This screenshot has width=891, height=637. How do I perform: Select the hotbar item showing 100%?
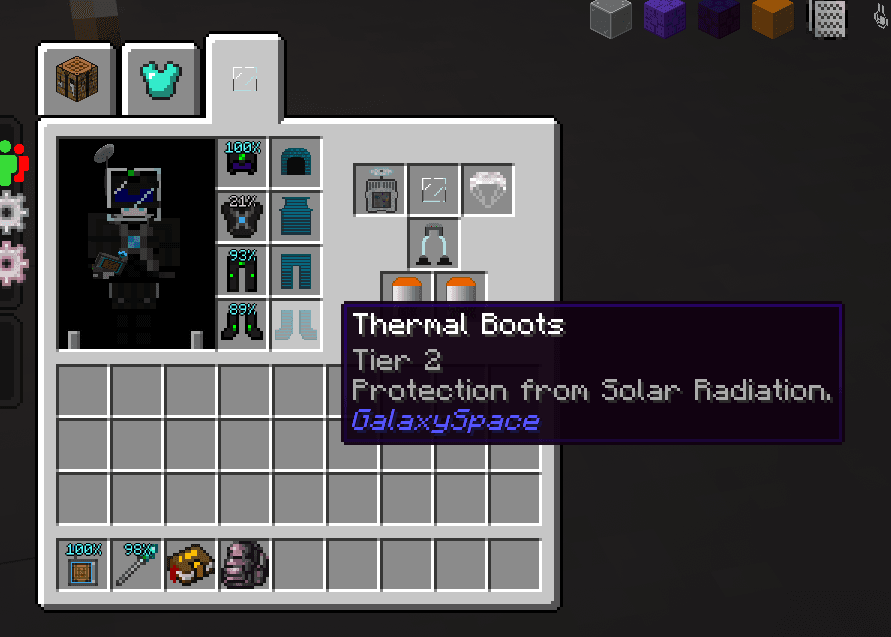tap(83, 565)
